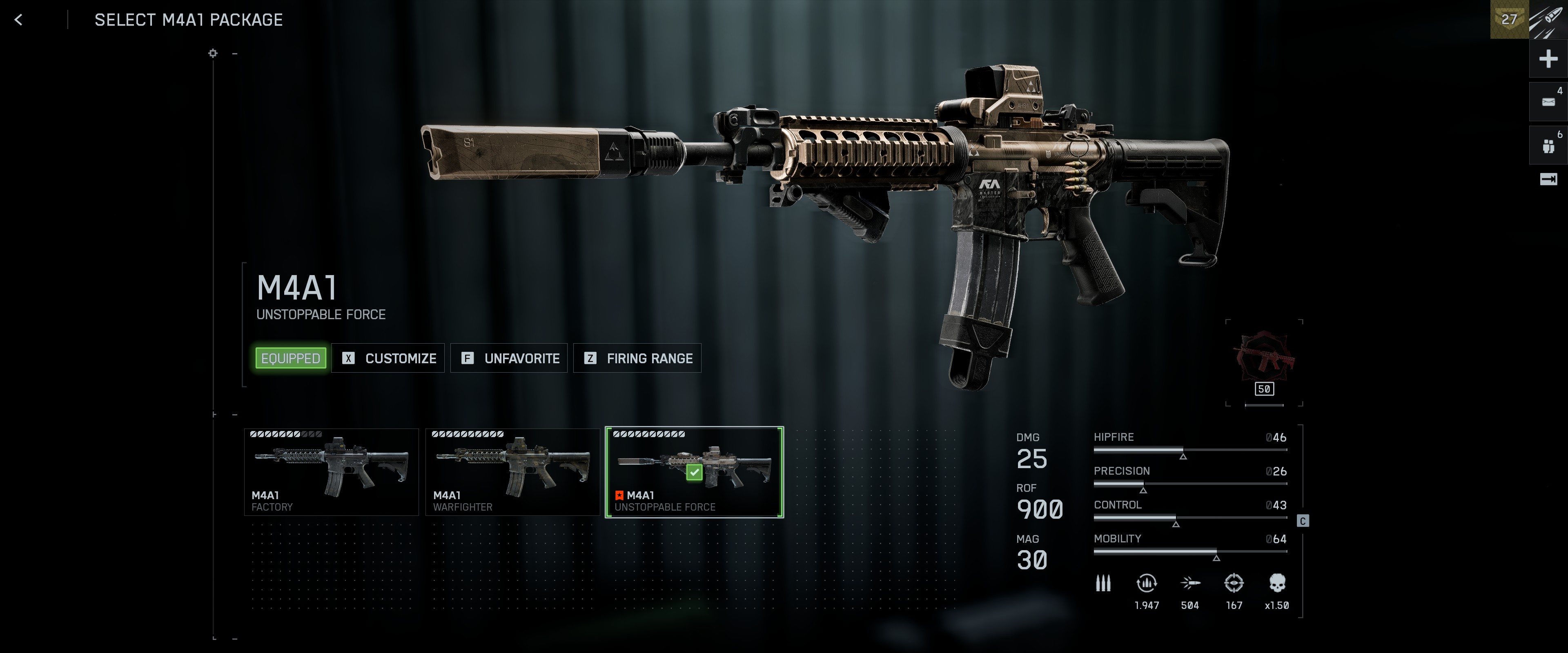
Task: Open the Customize option for M4A1
Action: 388,358
